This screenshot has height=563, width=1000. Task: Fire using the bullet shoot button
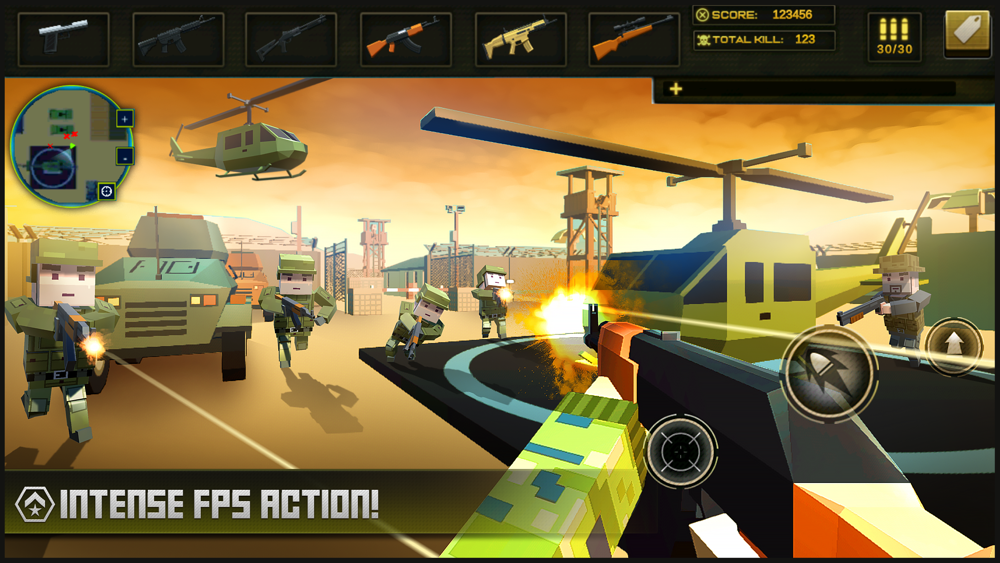coord(829,372)
